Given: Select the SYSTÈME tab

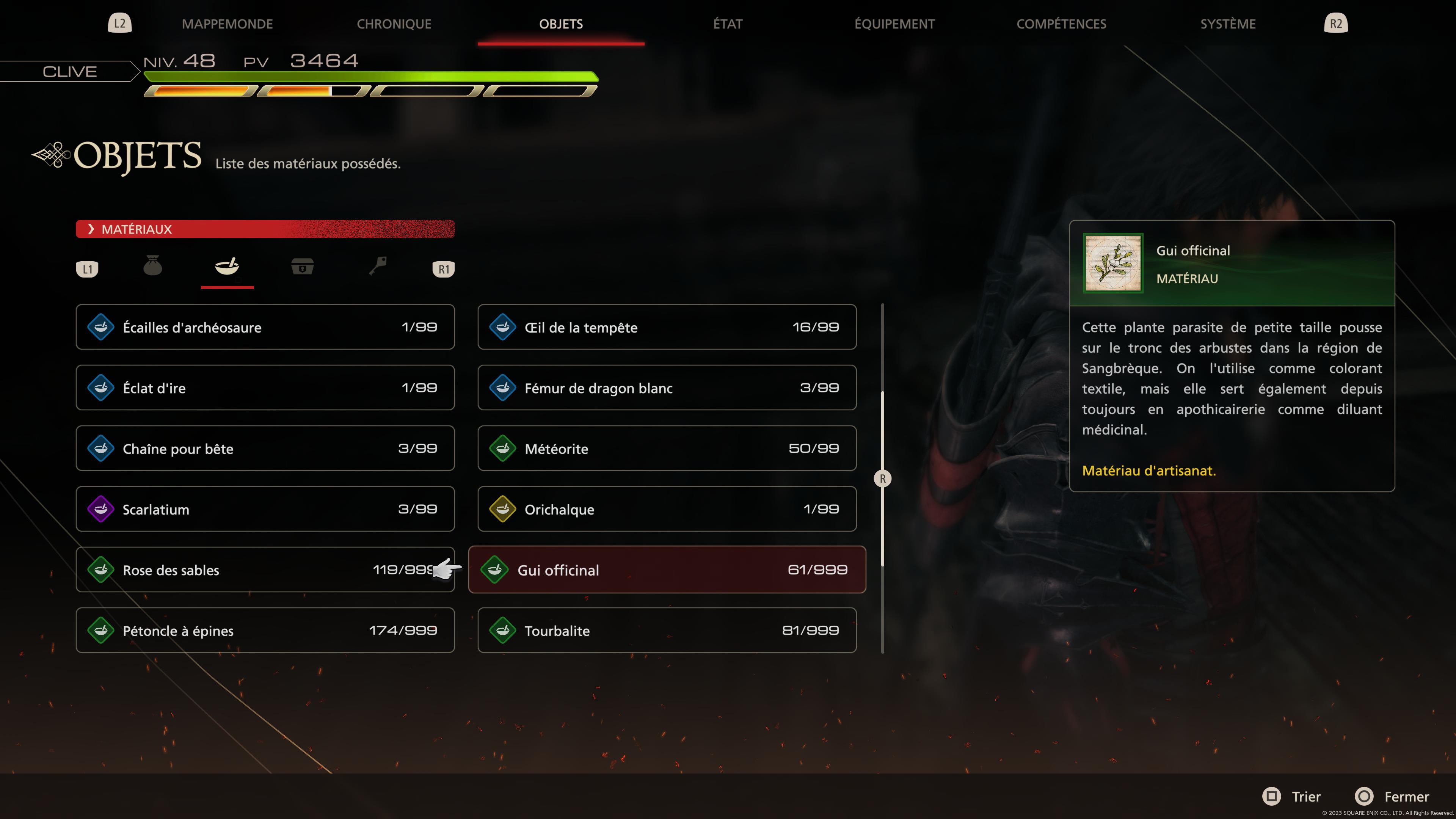Looking at the screenshot, I should pos(1229,24).
